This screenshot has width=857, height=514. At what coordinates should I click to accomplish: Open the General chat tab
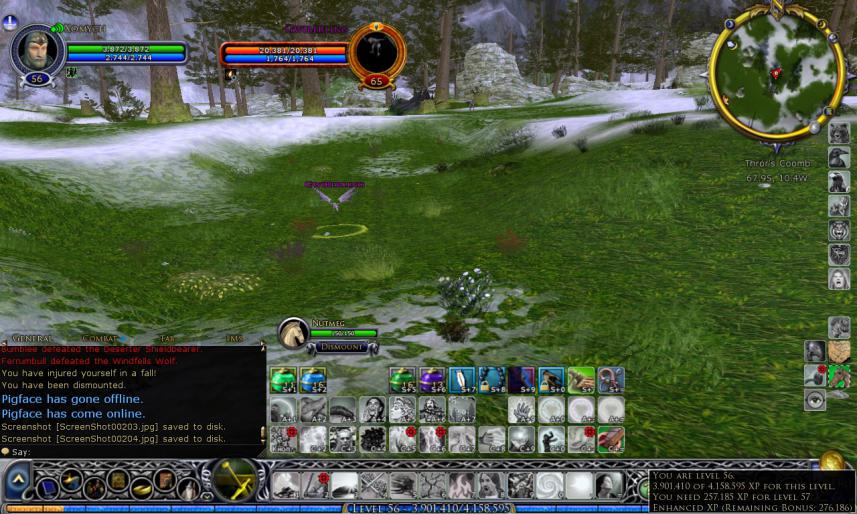(32, 340)
